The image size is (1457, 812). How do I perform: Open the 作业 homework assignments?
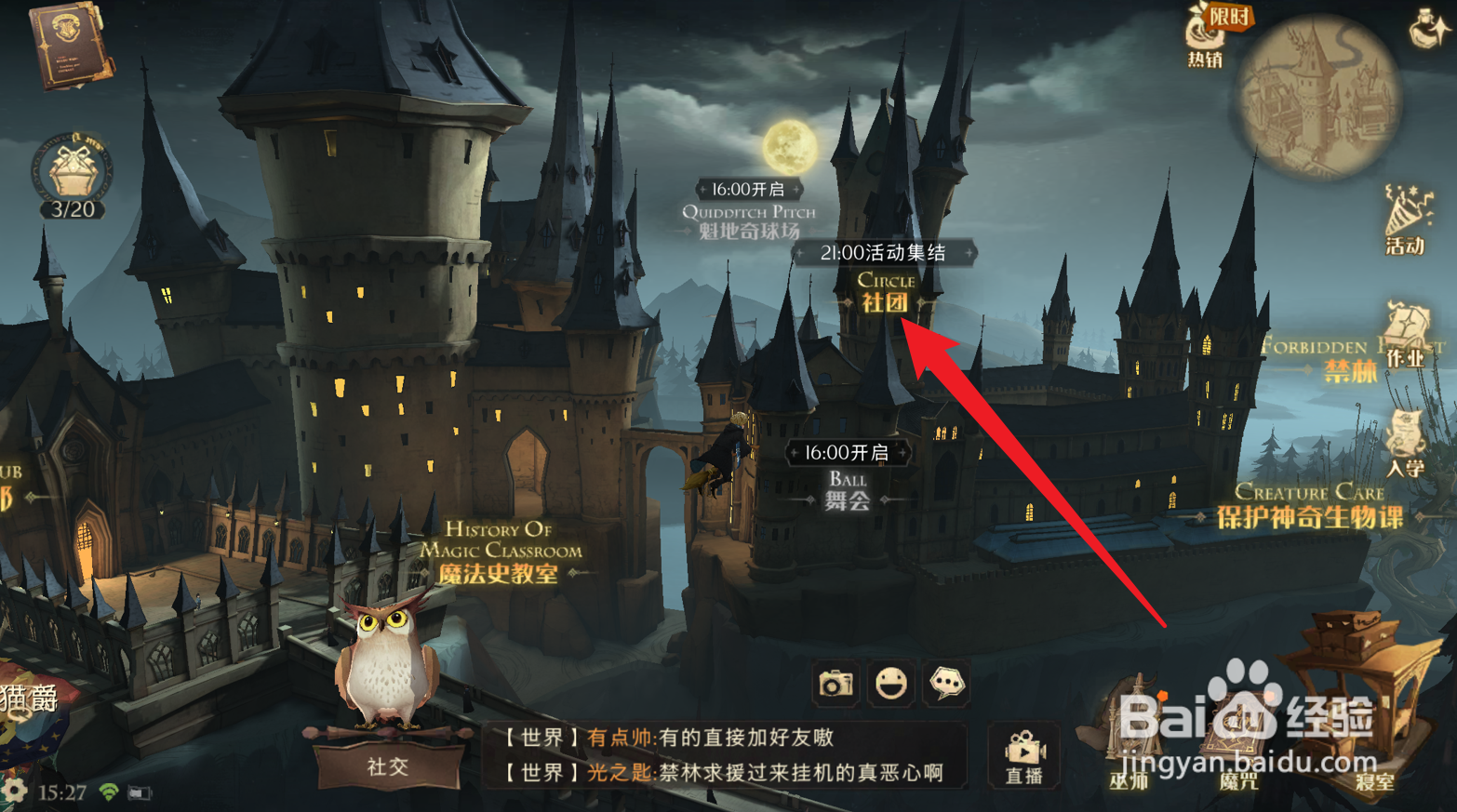(x=1403, y=349)
